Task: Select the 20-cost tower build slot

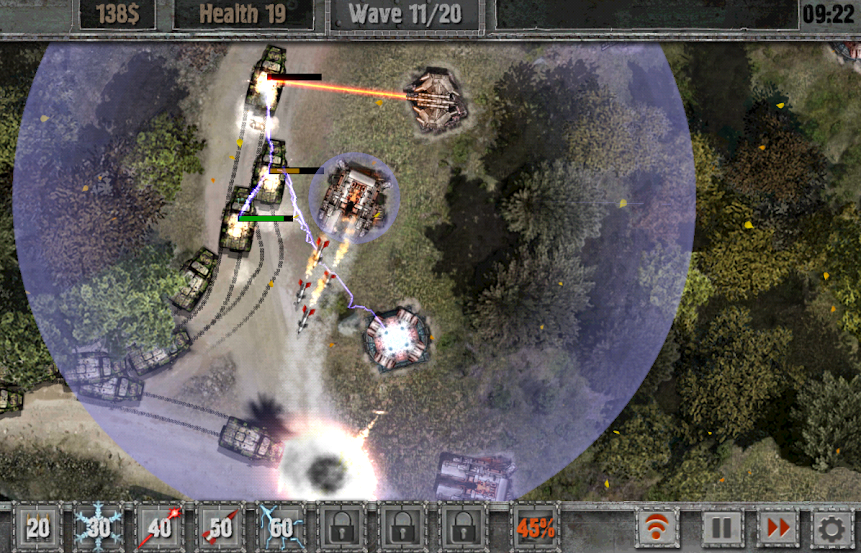Action: [x=38, y=527]
